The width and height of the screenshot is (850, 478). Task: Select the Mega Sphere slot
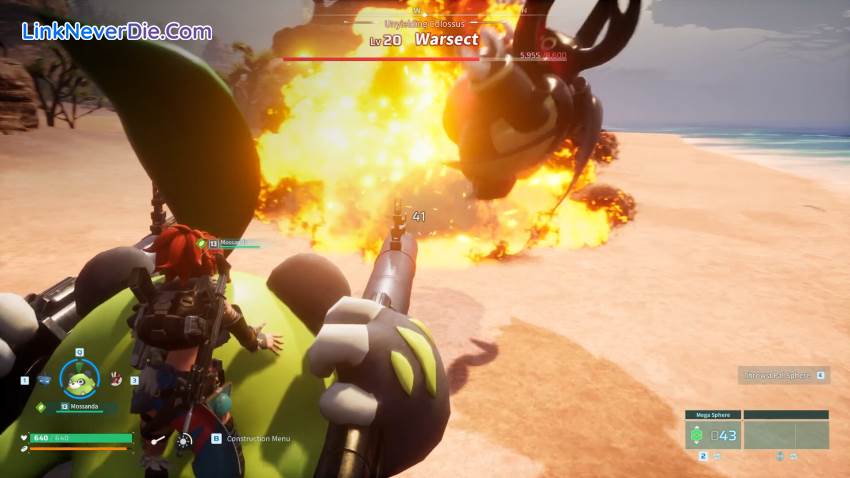(x=713, y=435)
